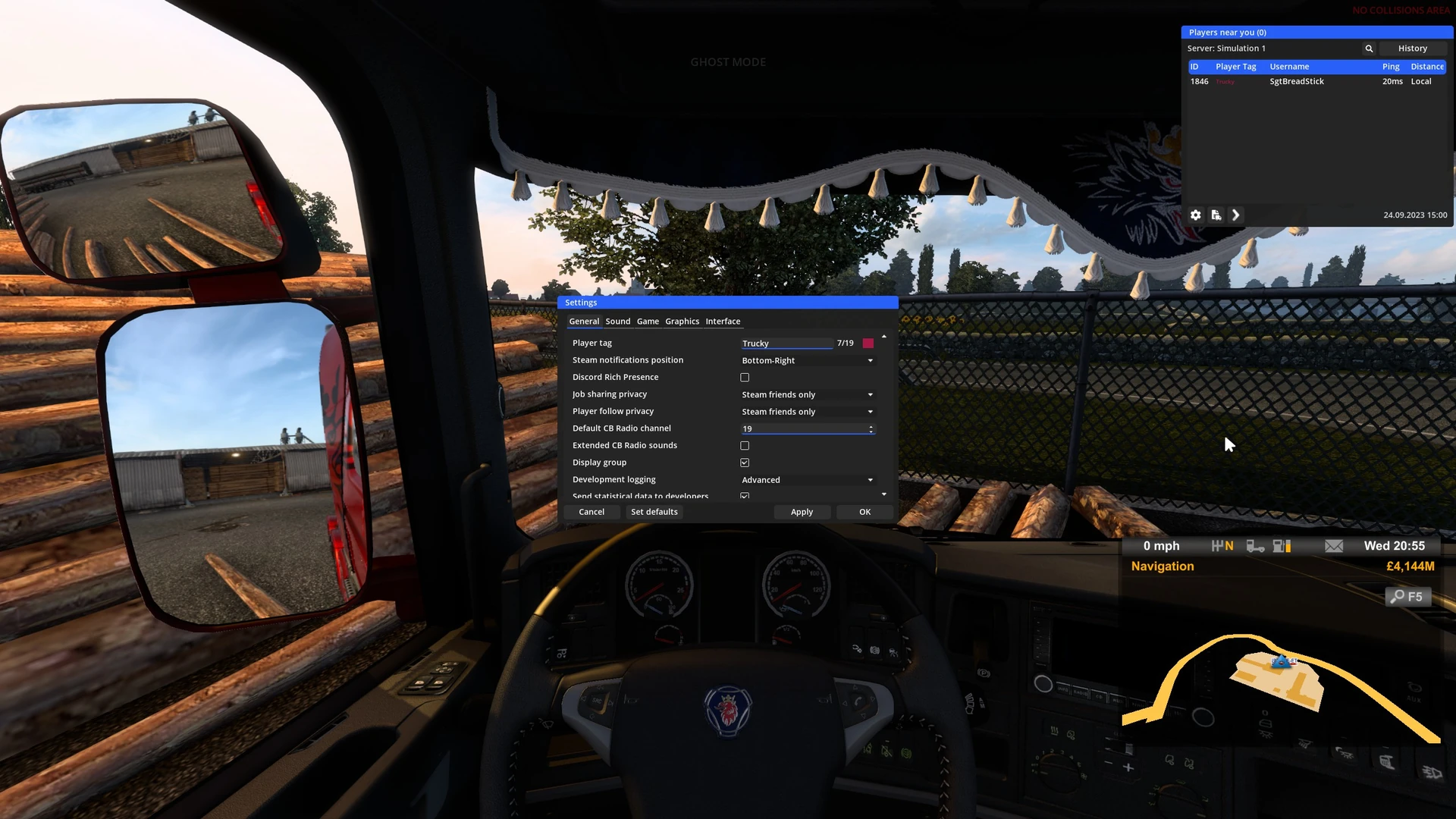The width and height of the screenshot is (1456, 819).
Task: Open the Job sharing privacy dropdown
Action: coord(807,395)
